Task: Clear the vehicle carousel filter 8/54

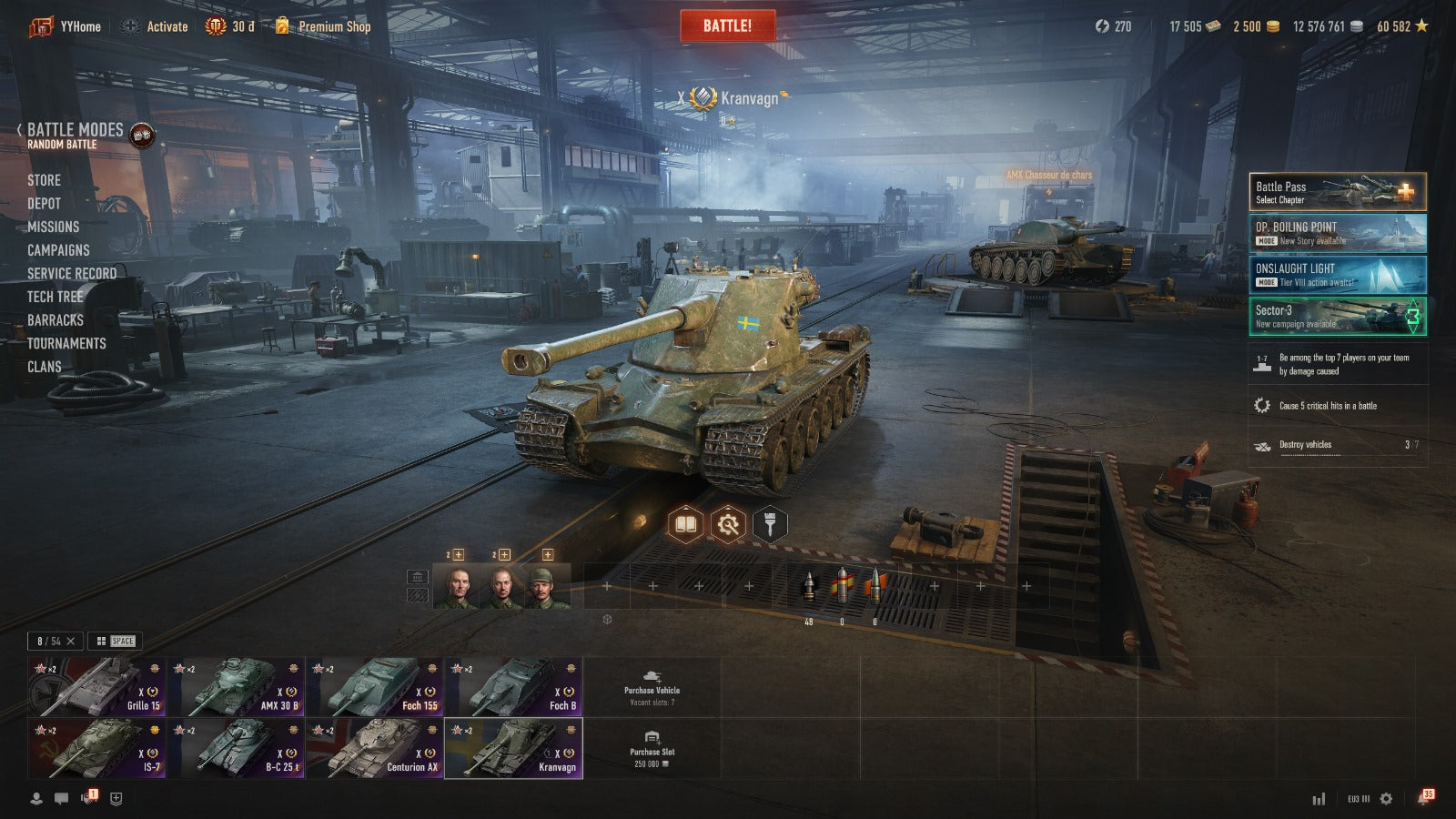Action: (x=71, y=641)
